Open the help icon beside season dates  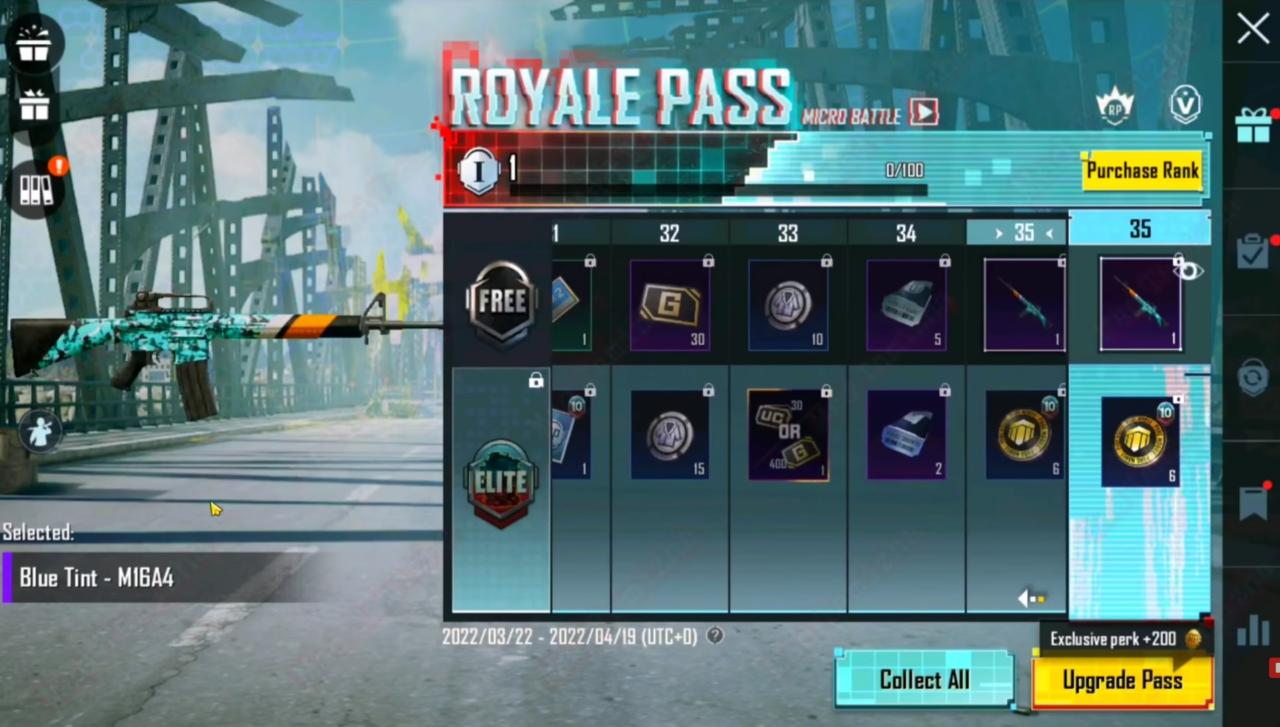point(715,635)
